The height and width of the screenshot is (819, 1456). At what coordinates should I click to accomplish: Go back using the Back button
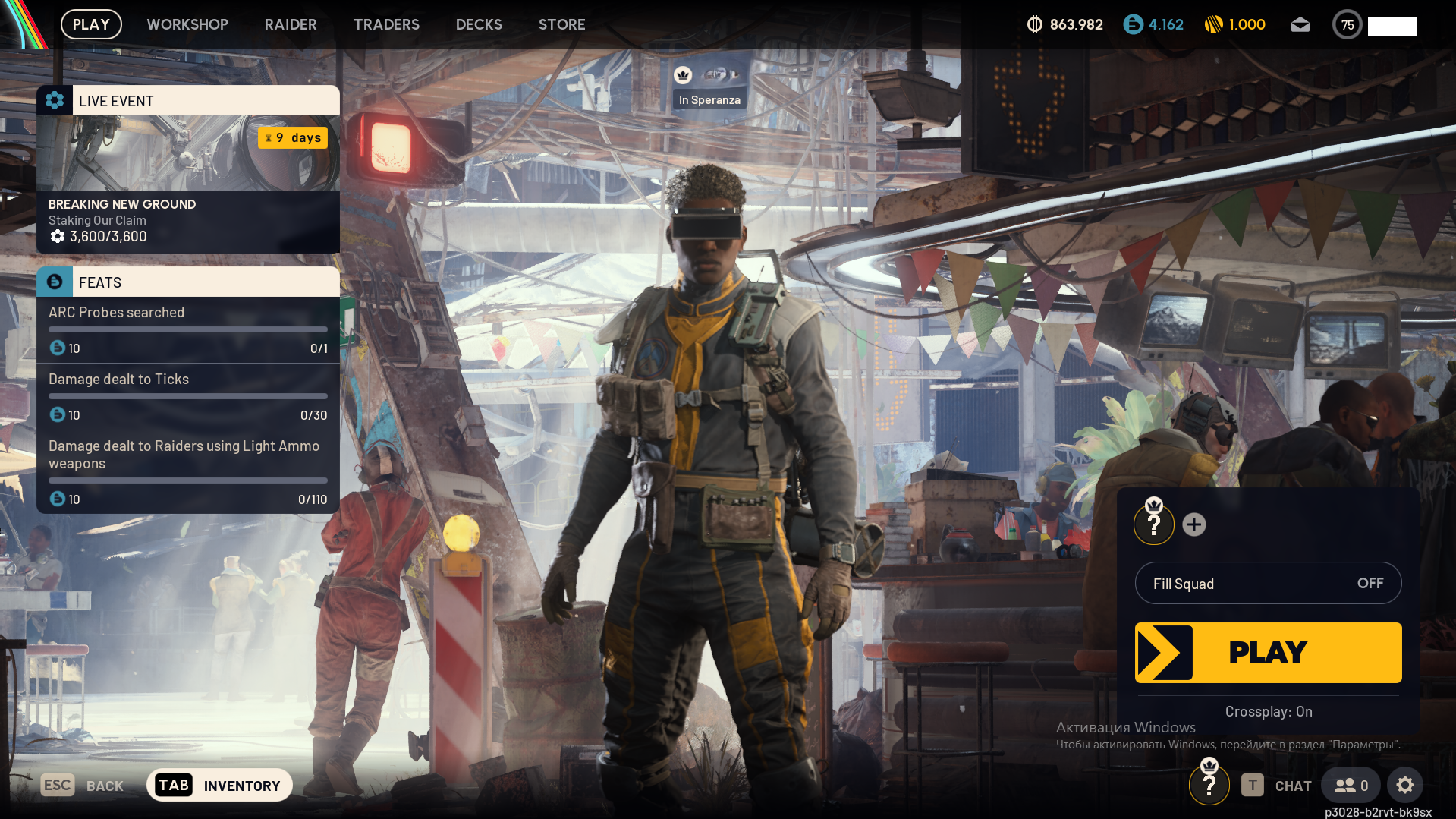[83, 786]
